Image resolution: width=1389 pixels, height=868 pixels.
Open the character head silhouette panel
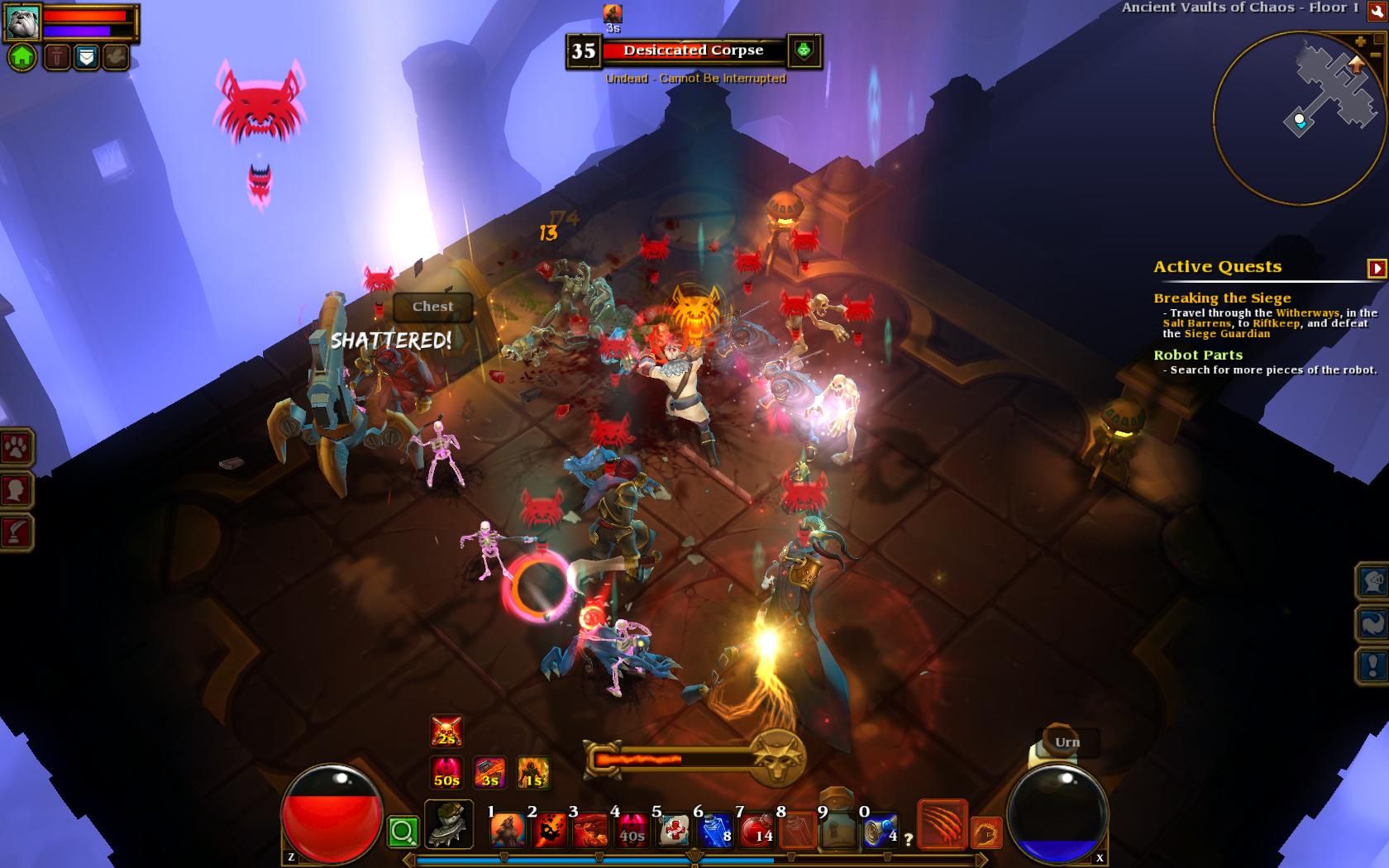pos(17,490)
